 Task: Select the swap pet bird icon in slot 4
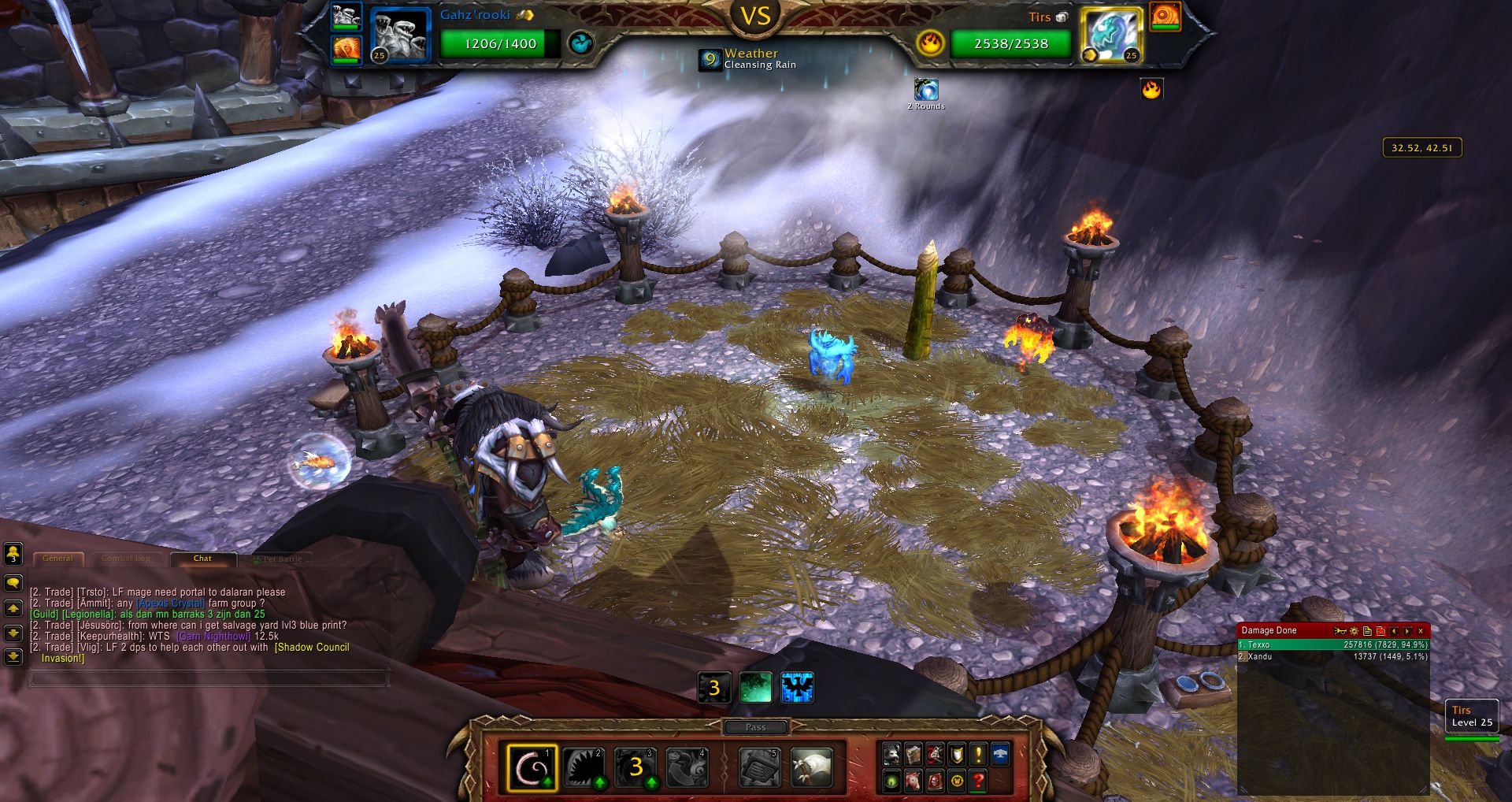point(687,767)
